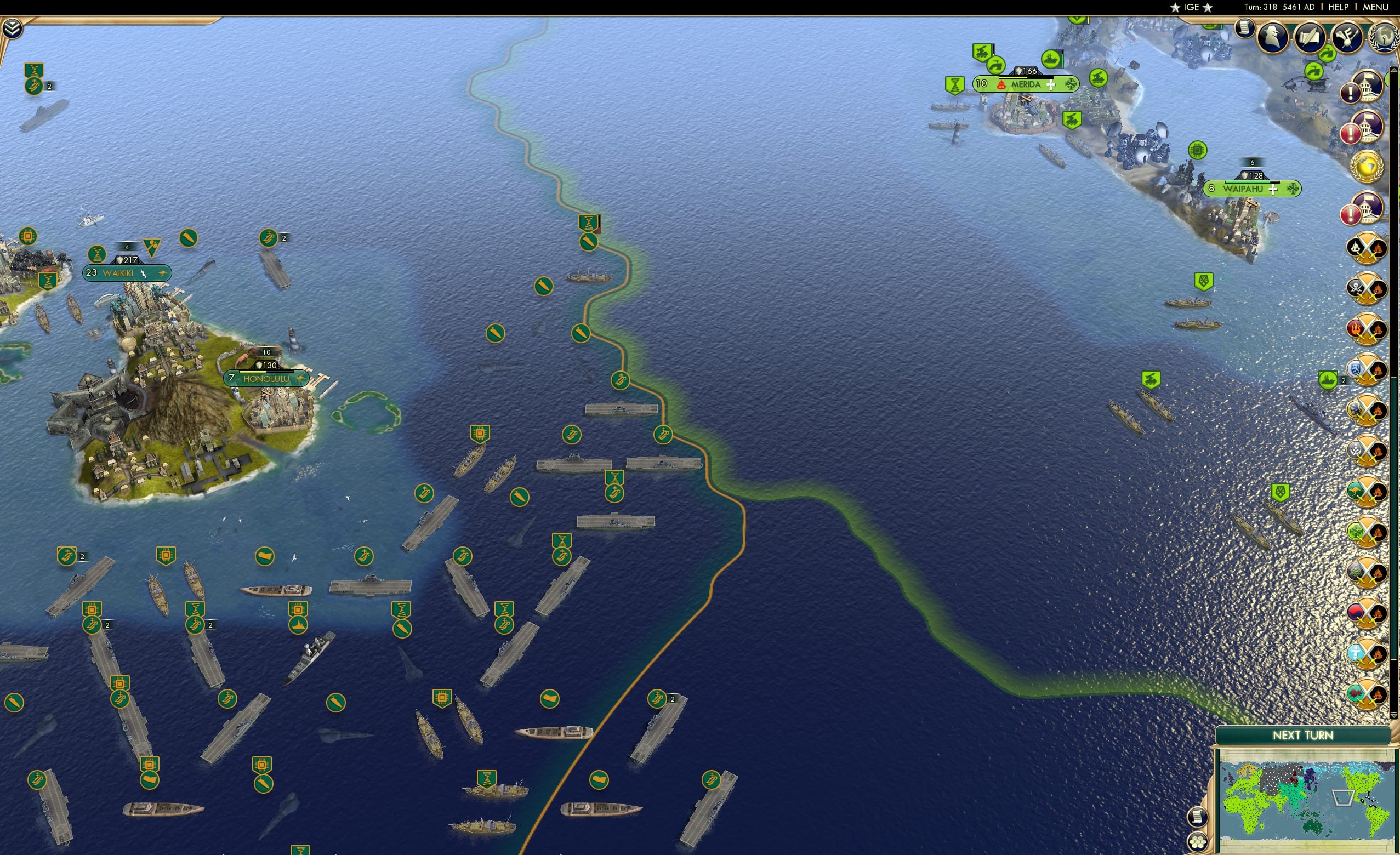Open the Culture overview icon near top right
The image size is (1400, 855).
tap(1347, 37)
